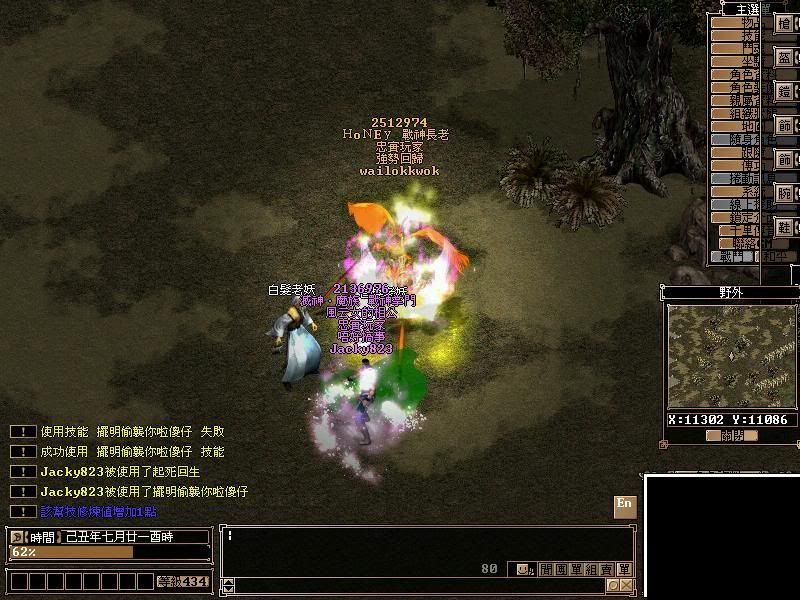Image resolution: width=800 pixels, height=600 pixels.
Task: Close the chat input with X button
Action: (626, 585)
